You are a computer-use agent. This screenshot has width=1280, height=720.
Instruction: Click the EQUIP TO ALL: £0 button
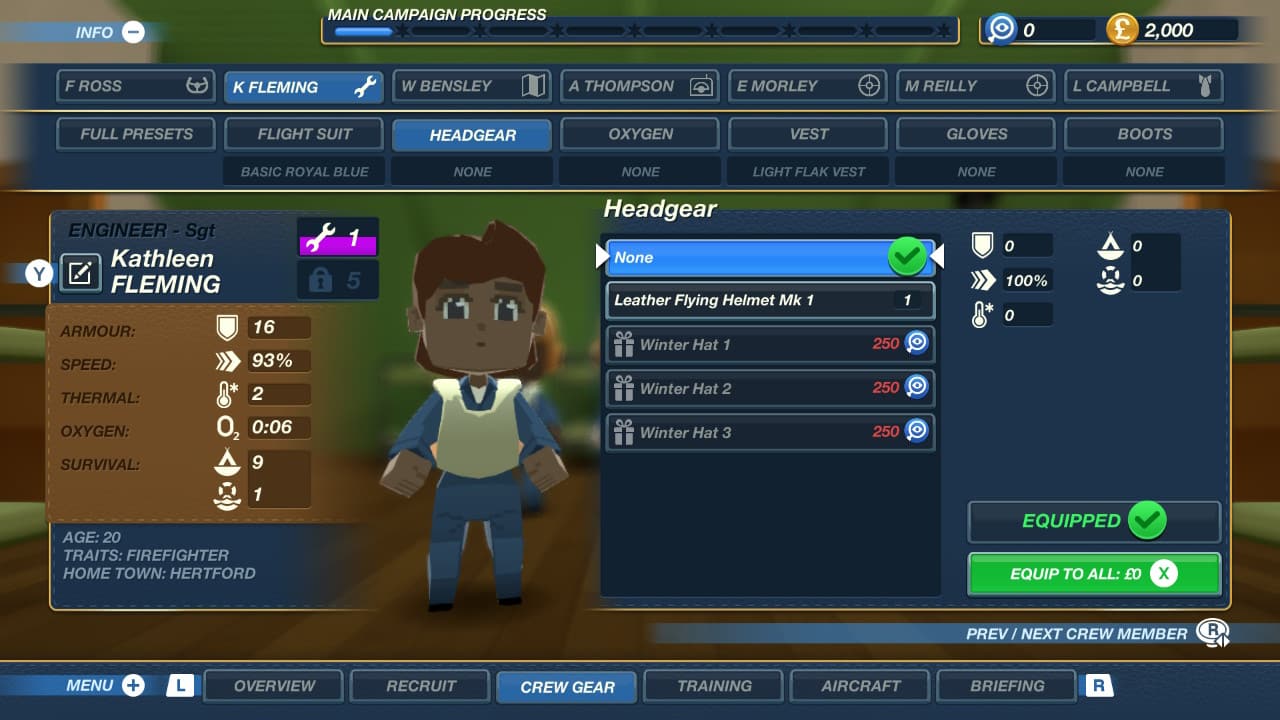pyautogui.click(x=1093, y=573)
